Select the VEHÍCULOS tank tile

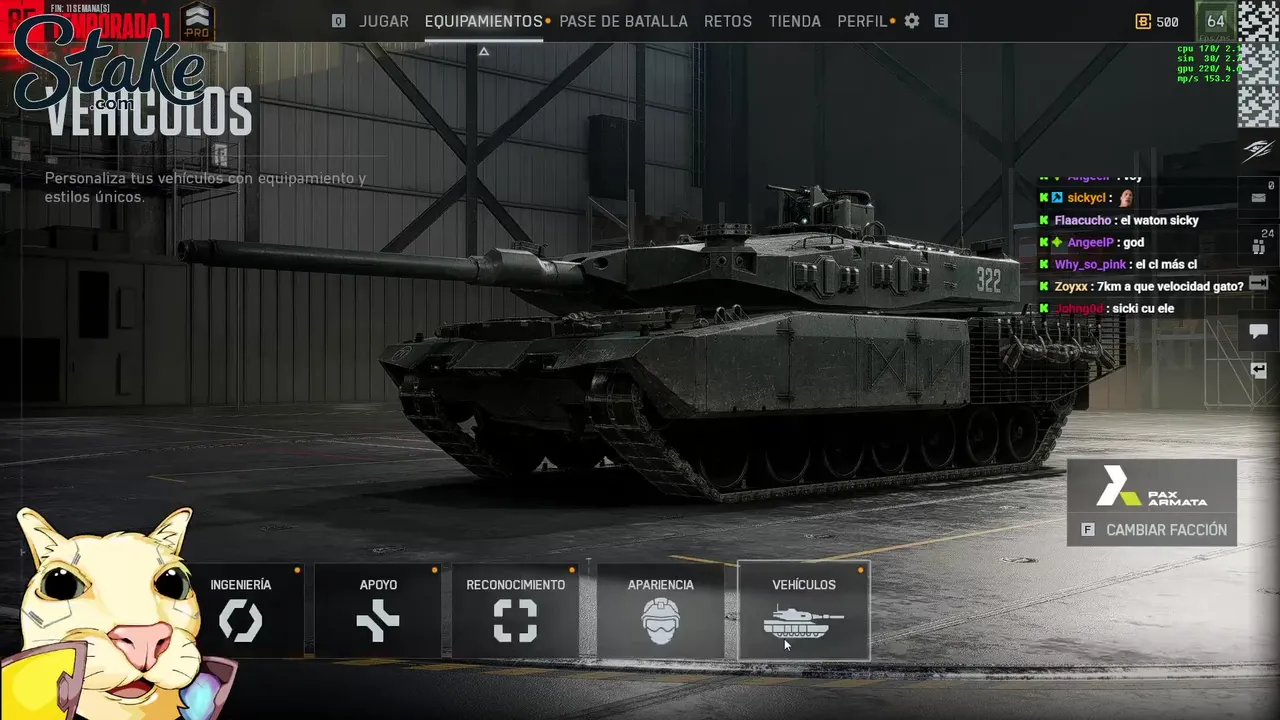click(804, 610)
